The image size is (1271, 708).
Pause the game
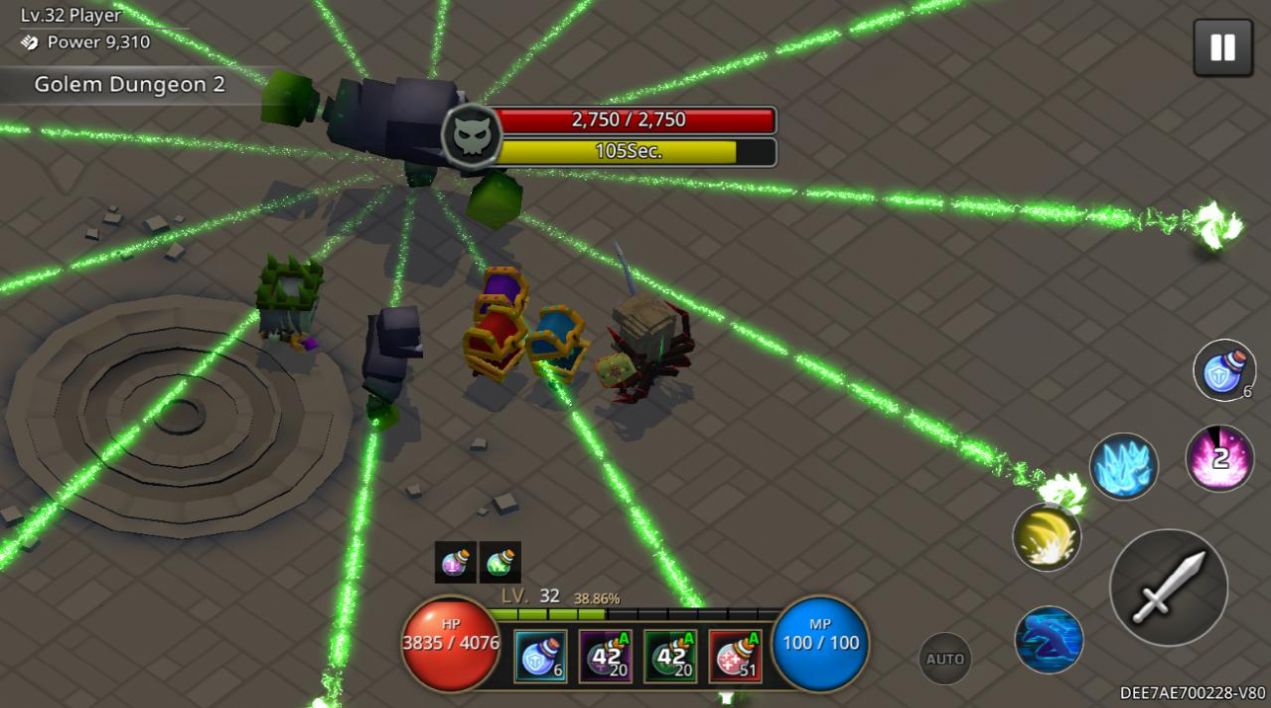click(1222, 48)
